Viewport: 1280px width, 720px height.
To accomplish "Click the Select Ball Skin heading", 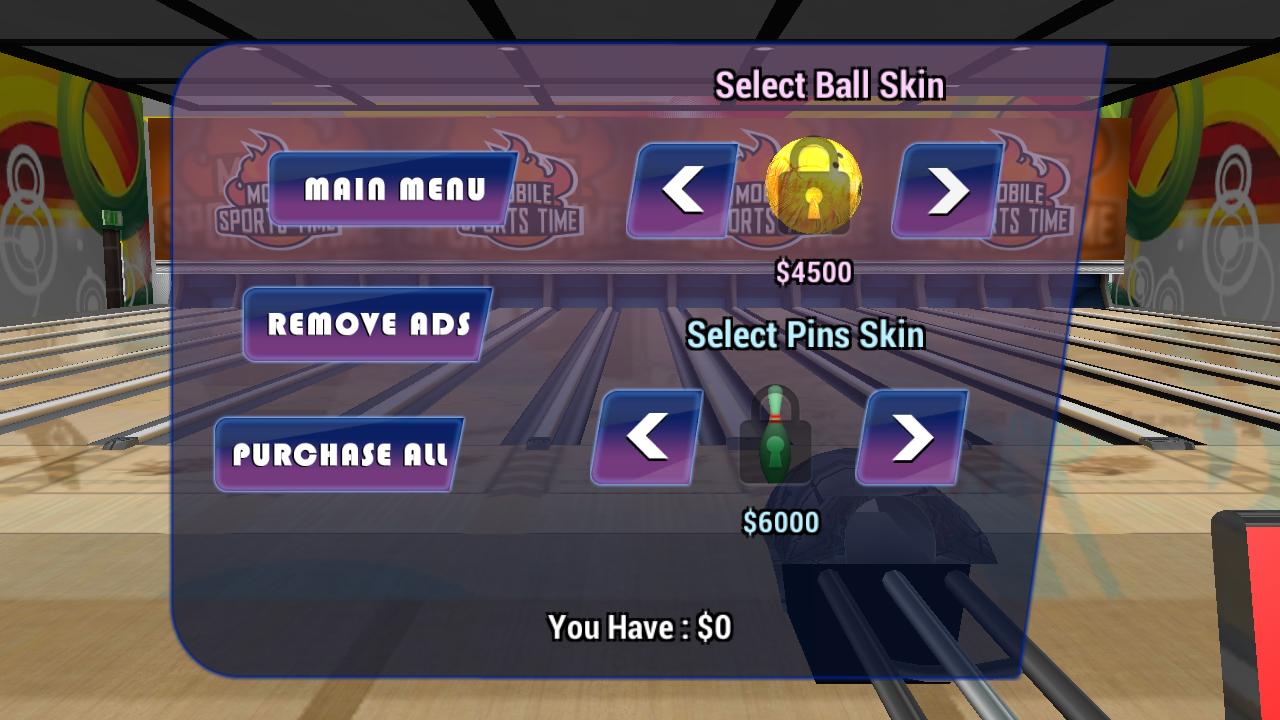I will pyautogui.click(x=828, y=85).
